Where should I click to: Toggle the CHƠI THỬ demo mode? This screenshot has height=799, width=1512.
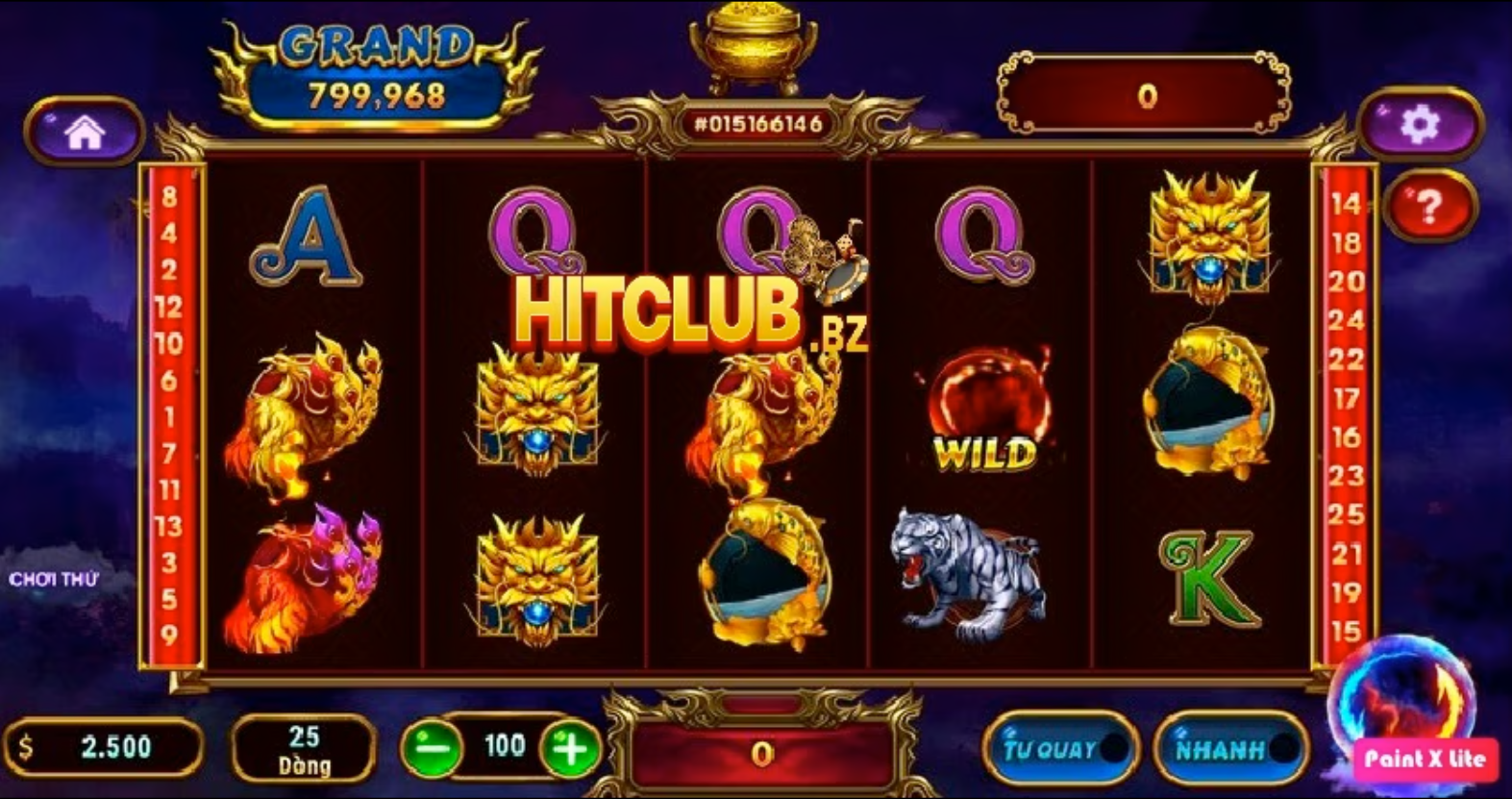click(x=54, y=578)
